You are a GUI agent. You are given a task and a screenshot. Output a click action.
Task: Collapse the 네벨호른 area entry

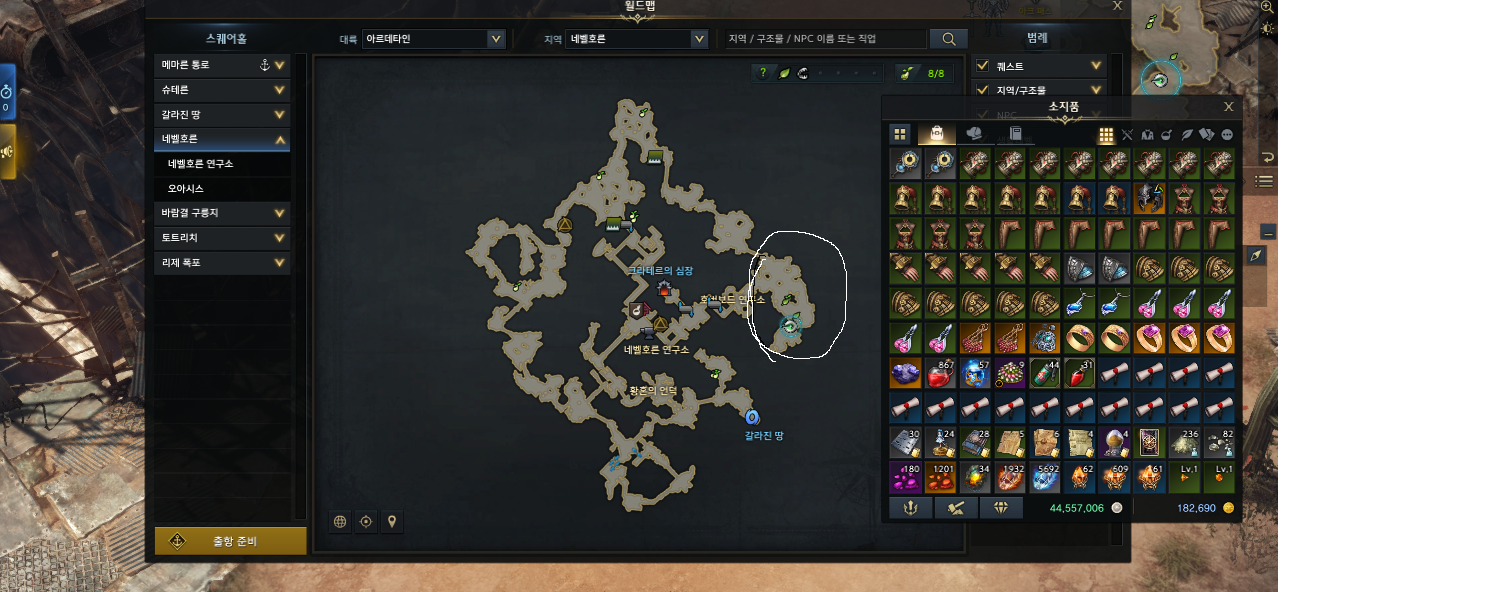tap(280, 140)
